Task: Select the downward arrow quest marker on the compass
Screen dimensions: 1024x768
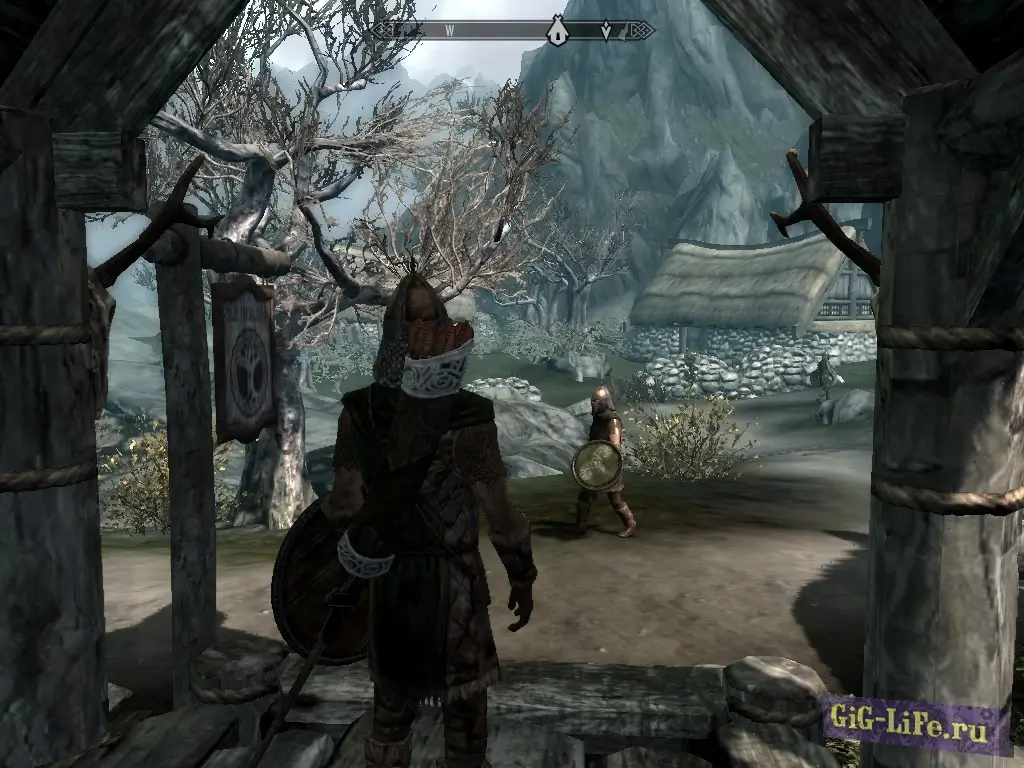Action: click(x=606, y=32)
